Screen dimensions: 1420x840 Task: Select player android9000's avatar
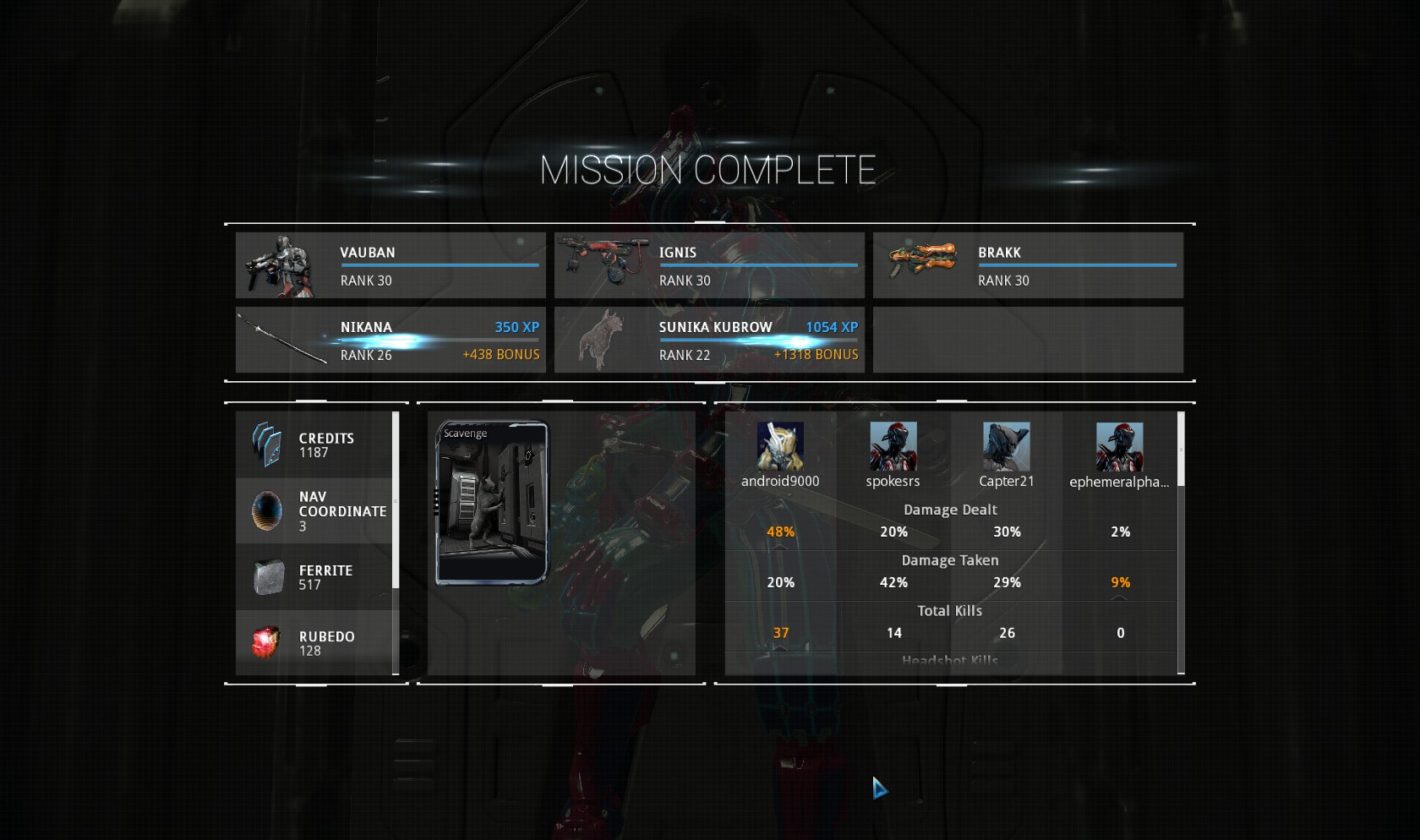[x=779, y=446]
